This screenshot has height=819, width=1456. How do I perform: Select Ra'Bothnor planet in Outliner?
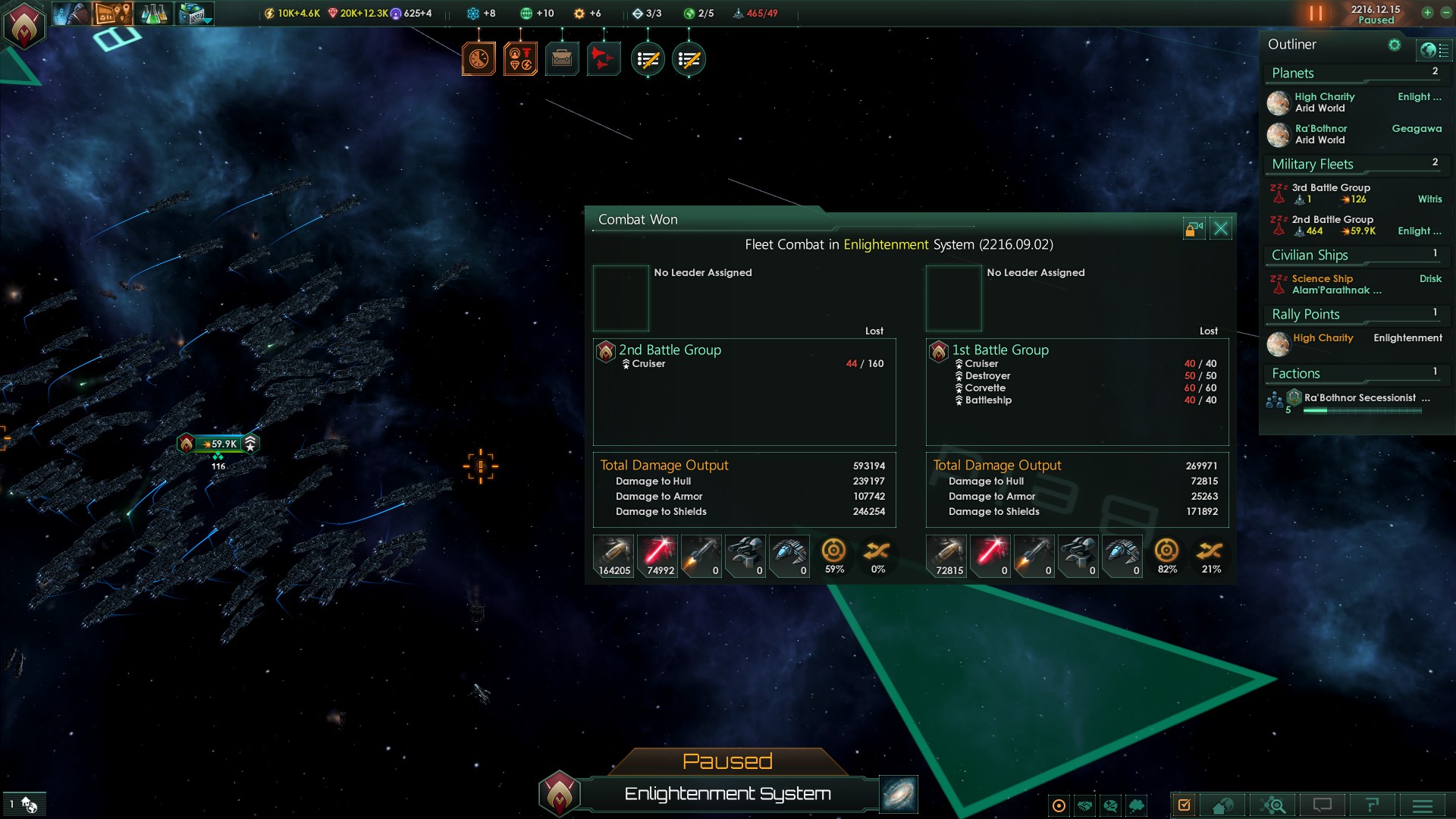pos(1321,133)
